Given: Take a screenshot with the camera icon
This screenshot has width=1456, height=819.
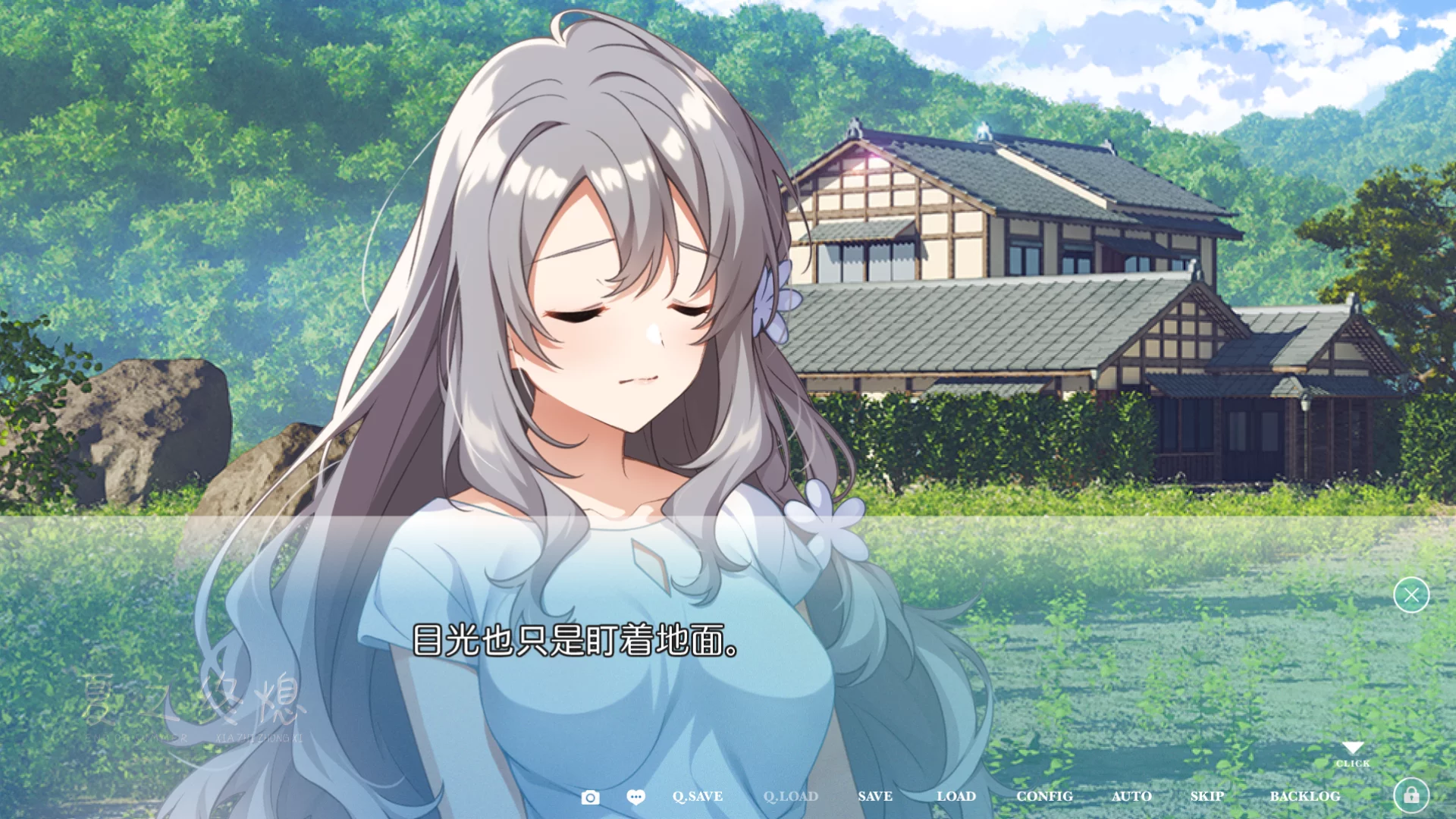Looking at the screenshot, I should 590,796.
